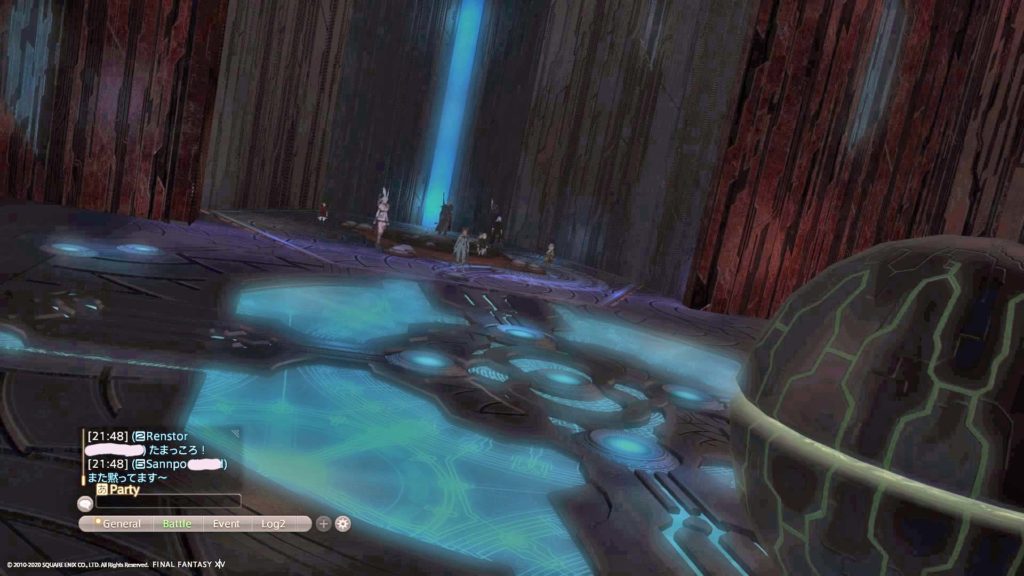
Task: Open the Battle log tab
Action: (x=177, y=523)
